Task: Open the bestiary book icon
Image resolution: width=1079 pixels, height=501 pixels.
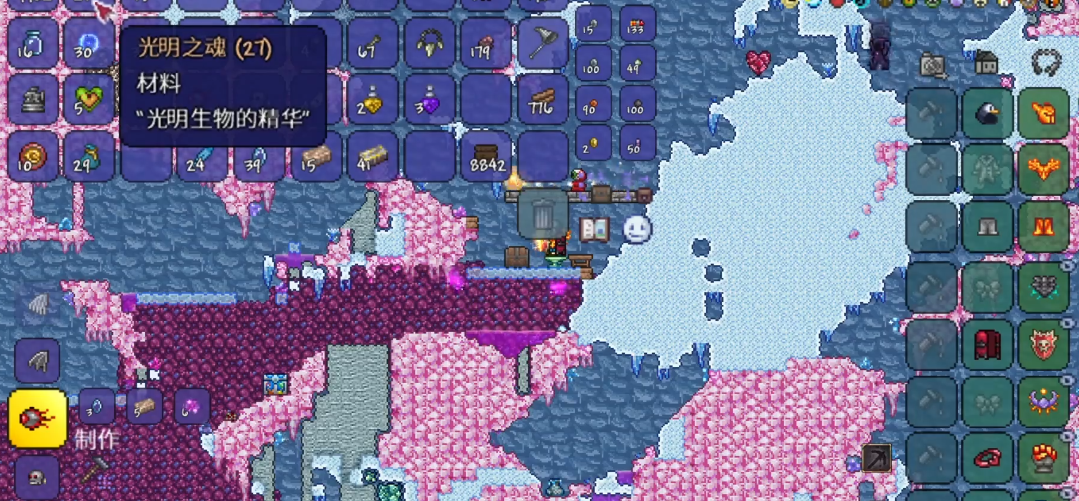Action: [x=594, y=229]
